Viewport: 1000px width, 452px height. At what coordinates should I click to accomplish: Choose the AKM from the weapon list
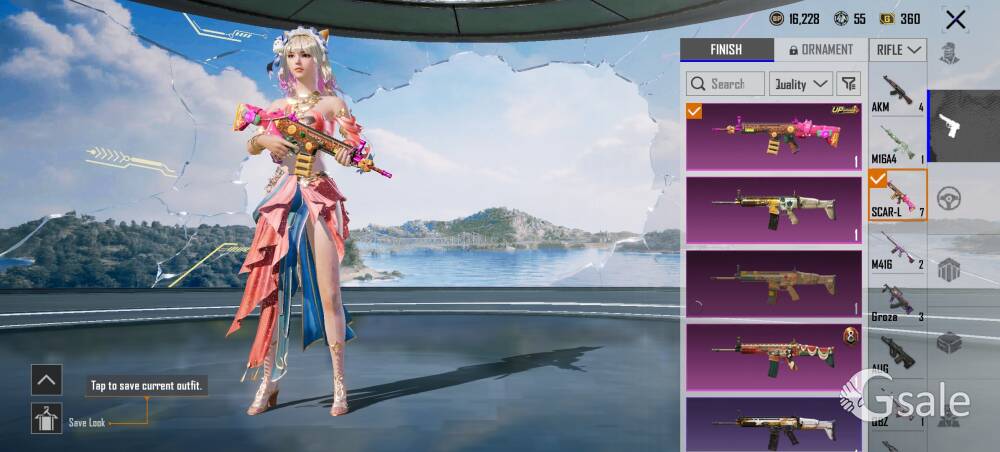click(x=897, y=92)
